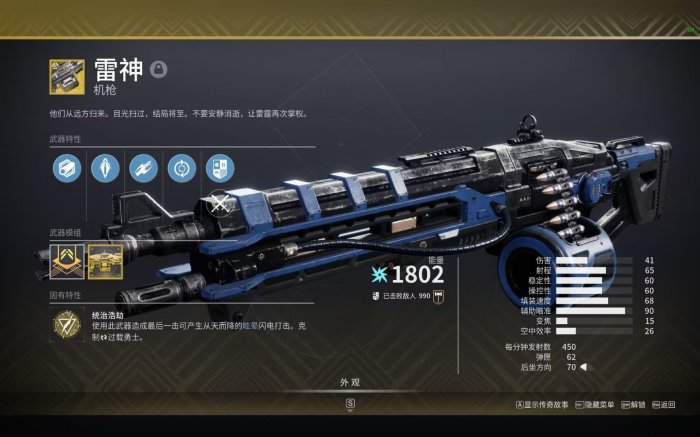Open the 外观 appearance section
This screenshot has height=437, width=700.
(x=350, y=383)
